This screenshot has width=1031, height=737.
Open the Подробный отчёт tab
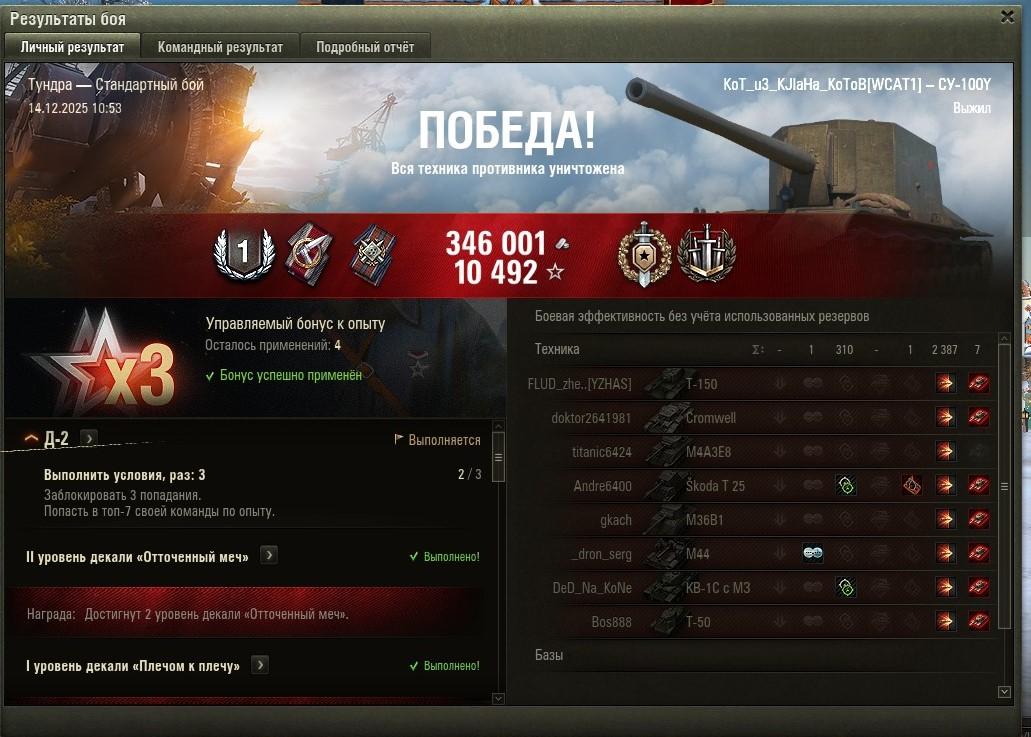point(366,47)
